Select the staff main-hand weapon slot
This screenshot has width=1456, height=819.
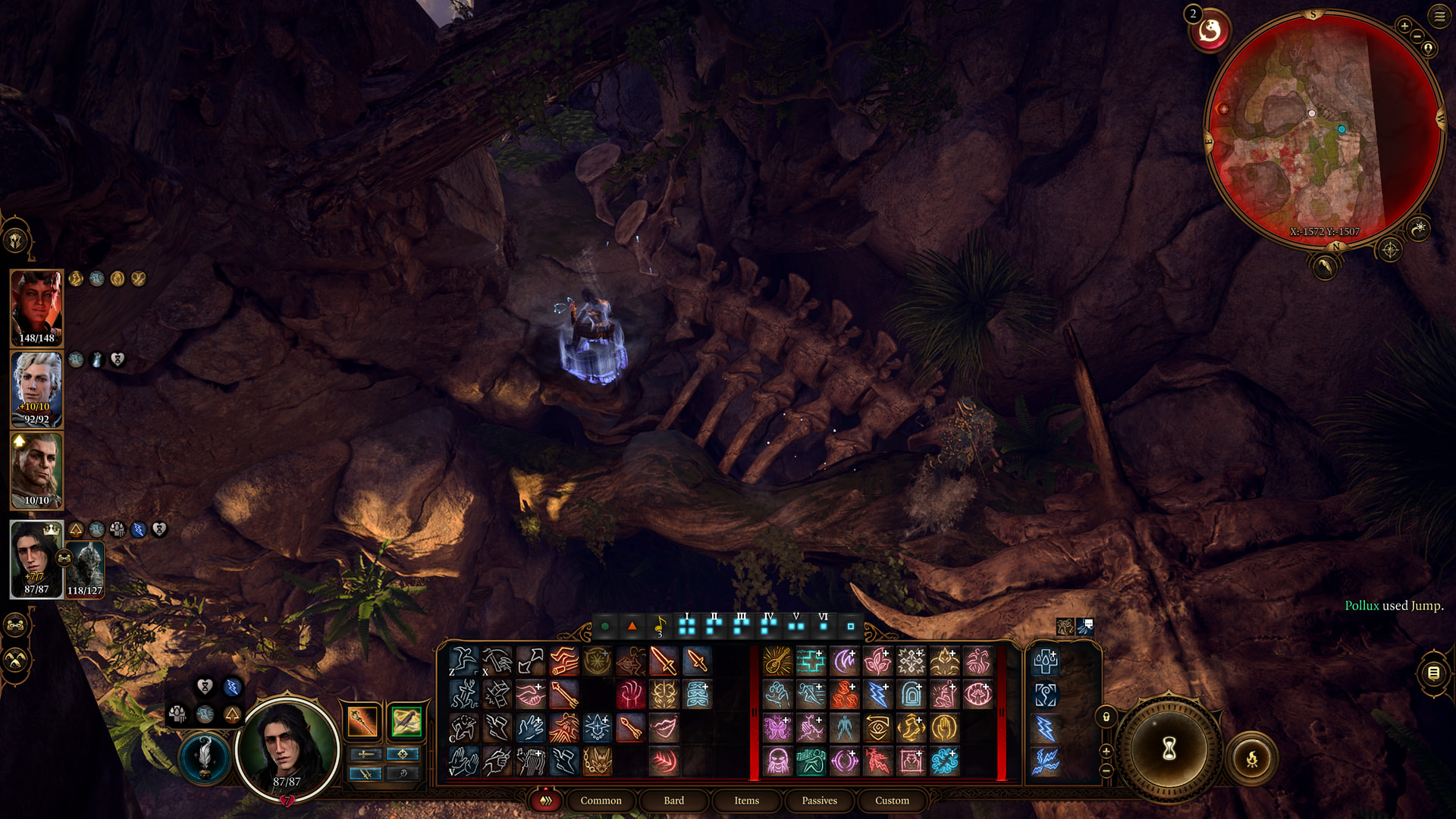[x=362, y=720]
